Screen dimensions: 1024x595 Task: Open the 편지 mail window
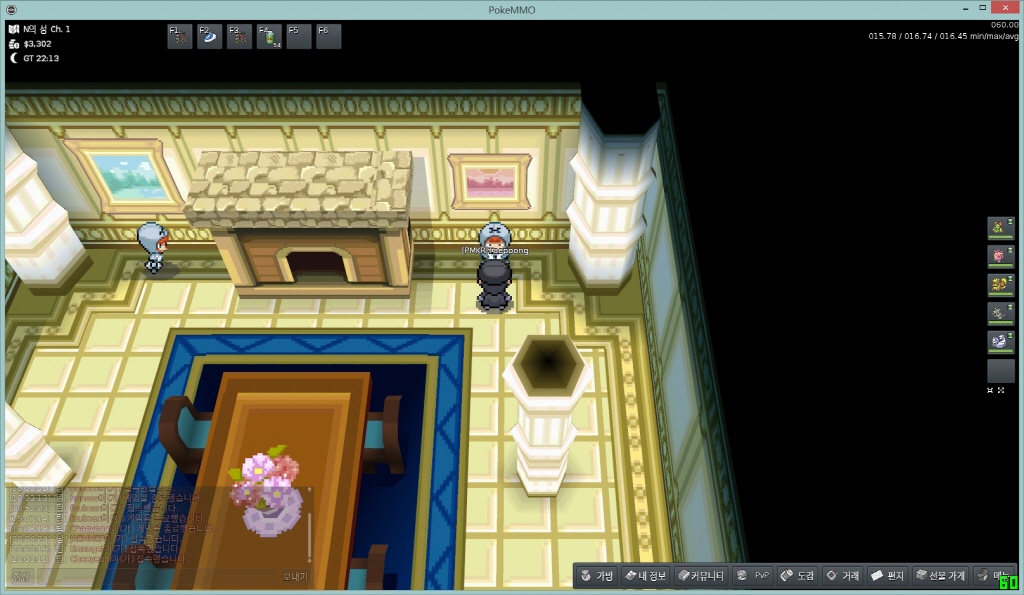[x=887, y=576]
